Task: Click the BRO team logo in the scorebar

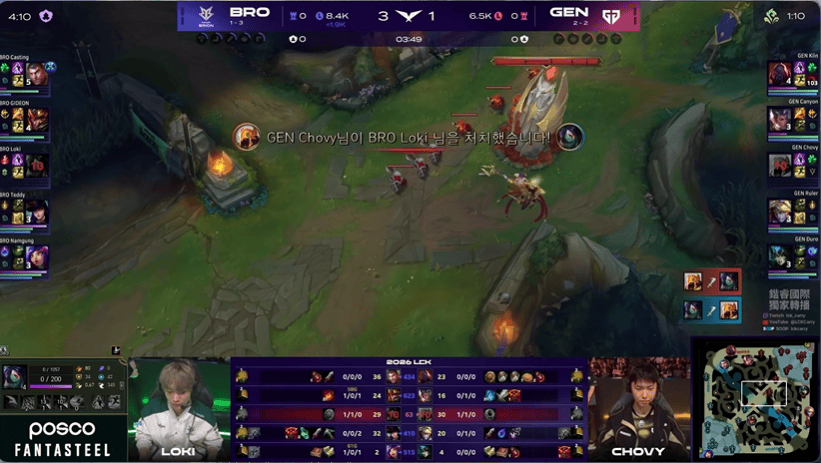Action: pos(204,16)
